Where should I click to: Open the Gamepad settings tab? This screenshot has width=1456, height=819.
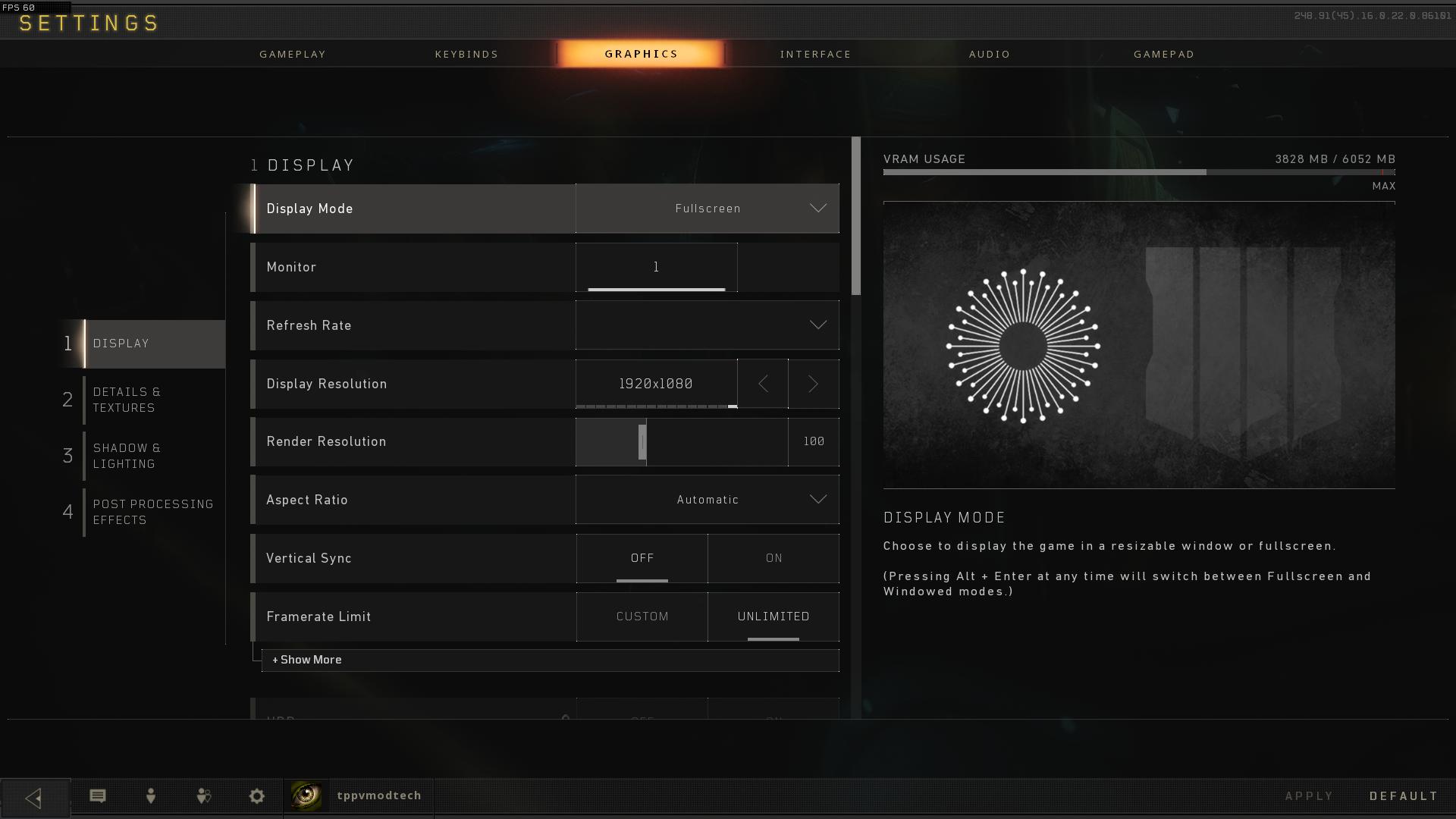coord(1164,54)
